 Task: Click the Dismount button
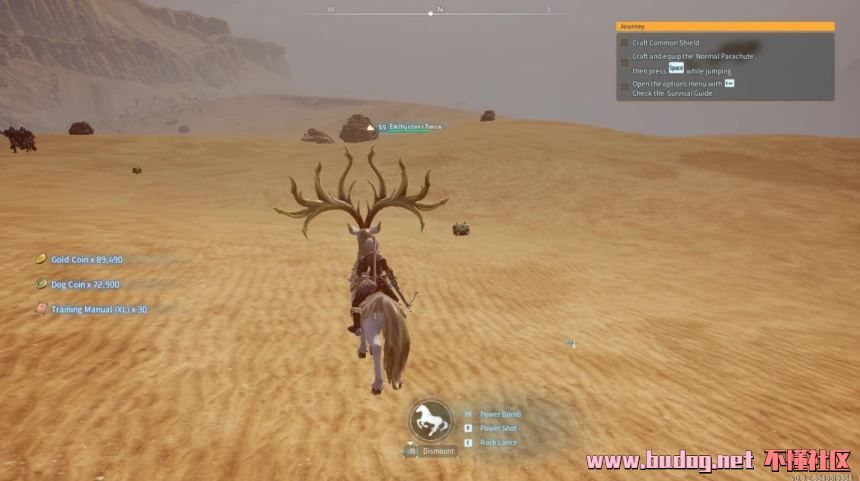437,451
